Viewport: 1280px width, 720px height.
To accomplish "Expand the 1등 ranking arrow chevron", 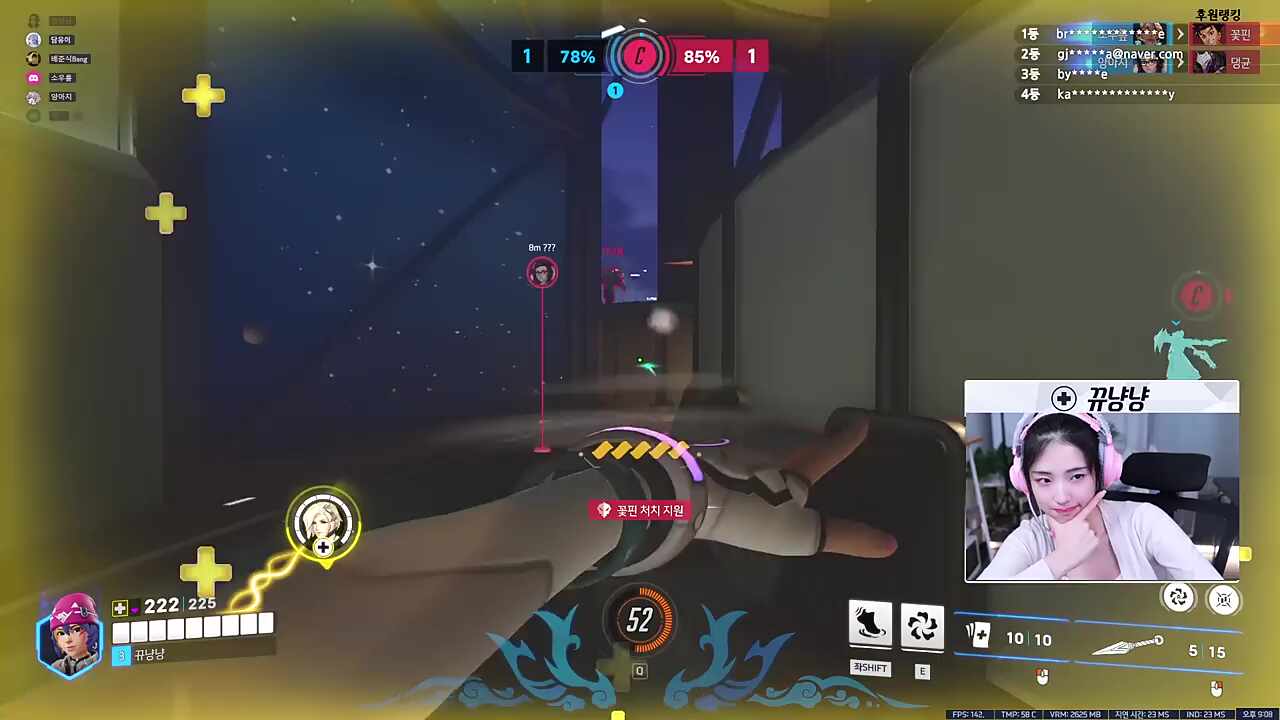I will point(1180,33).
